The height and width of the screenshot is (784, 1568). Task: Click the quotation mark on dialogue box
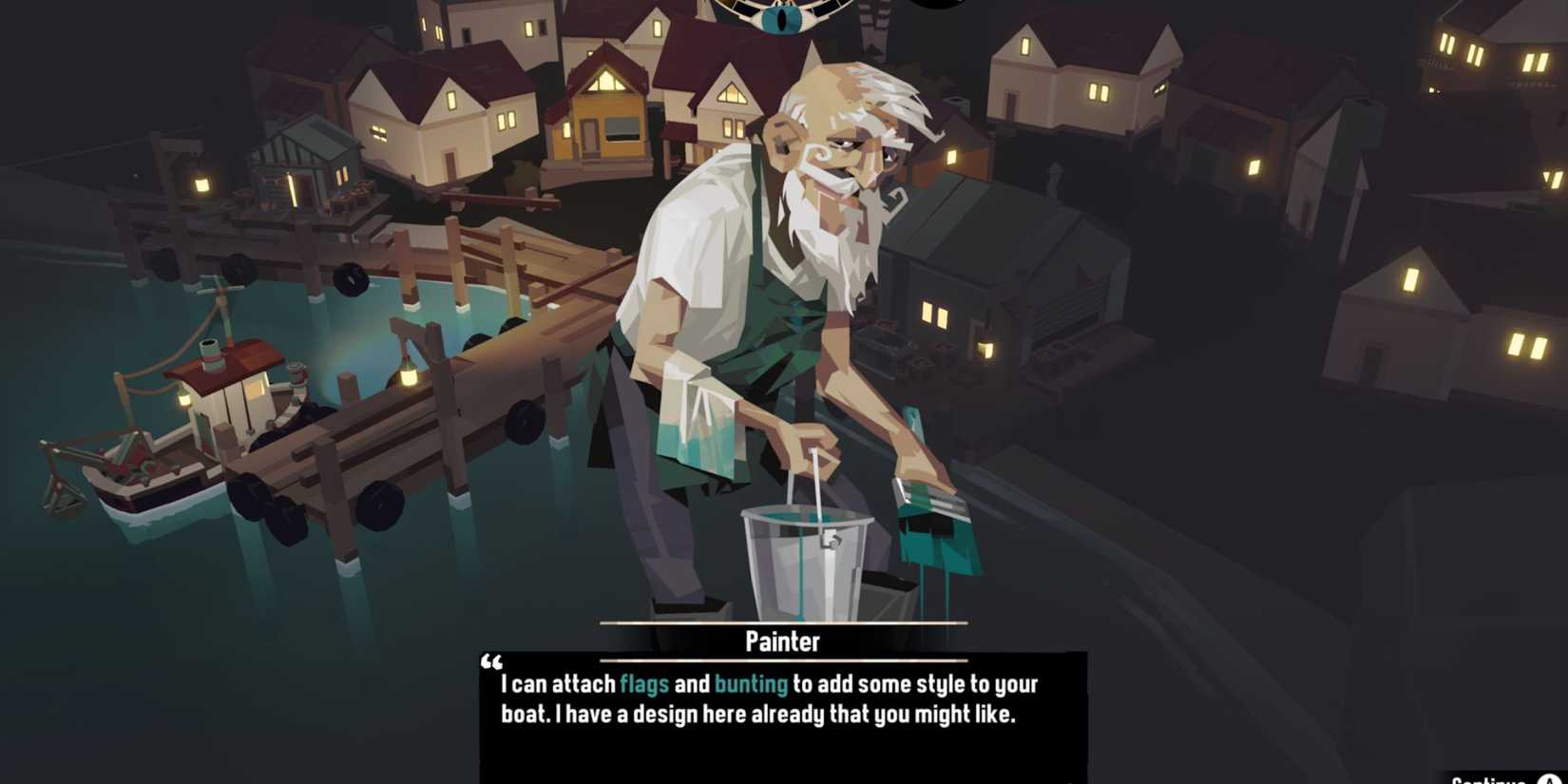click(493, 662)
